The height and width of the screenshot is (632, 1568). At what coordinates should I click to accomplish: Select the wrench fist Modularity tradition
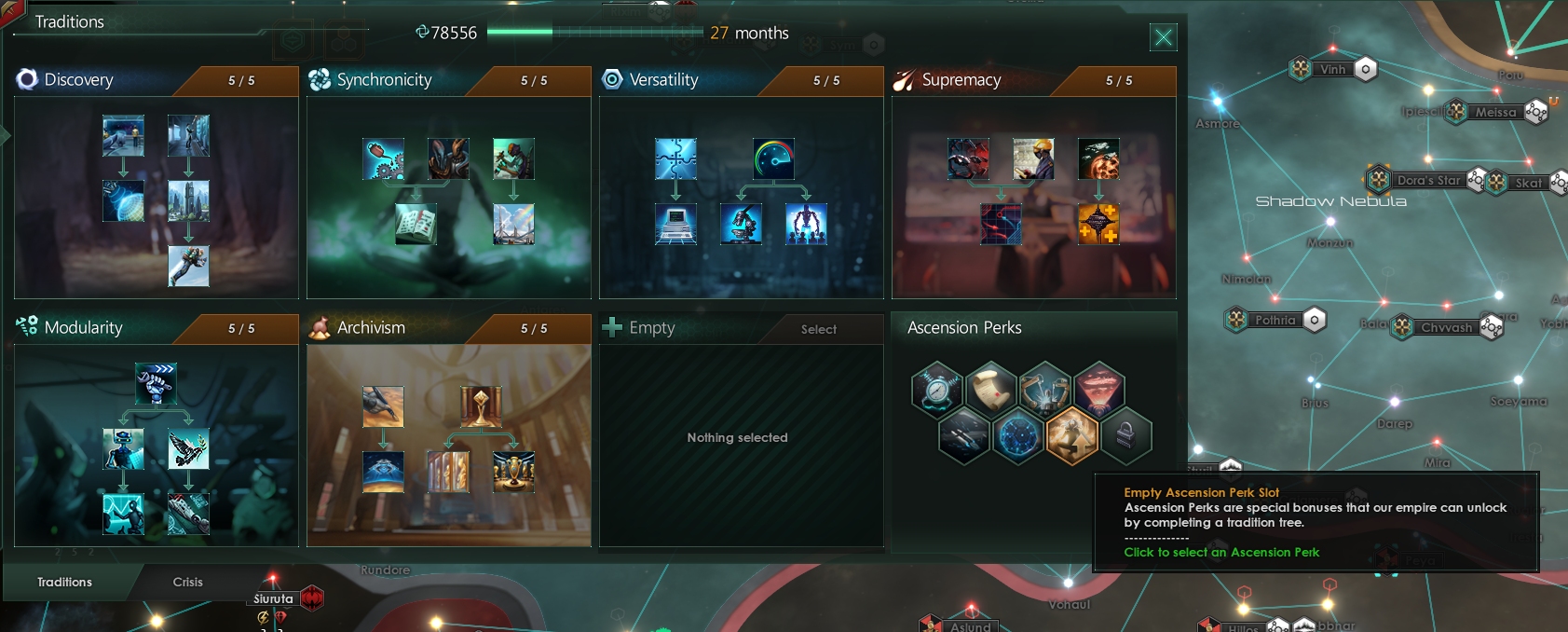pyautogui.click(x=156, y=384)
